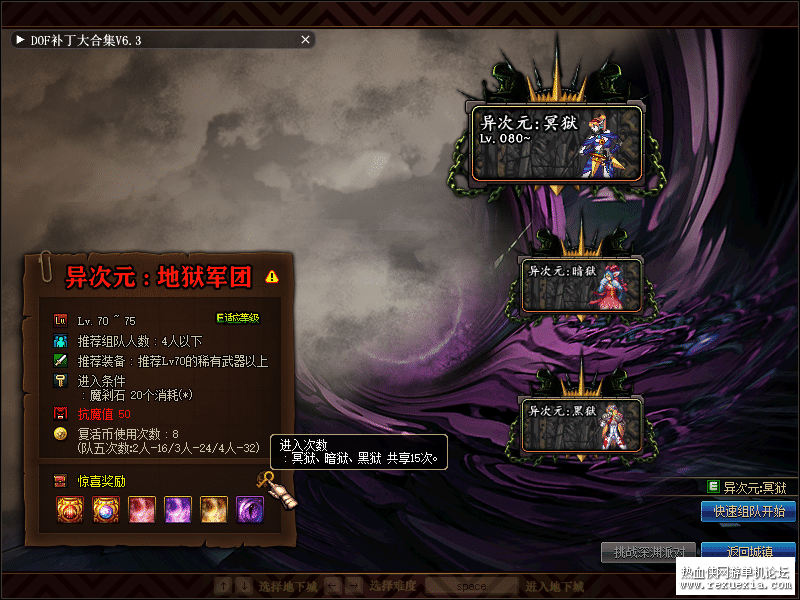Pick the 异次元:黑狱 dungeon card

click(581, 424)
